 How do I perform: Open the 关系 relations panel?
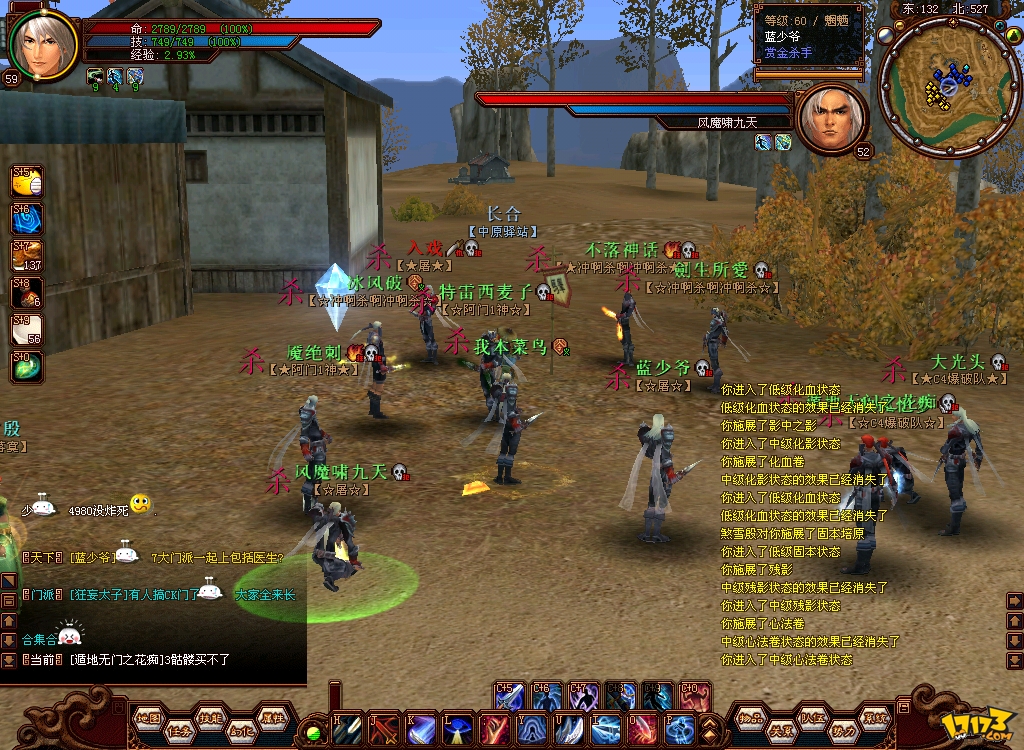coord(780,730)
